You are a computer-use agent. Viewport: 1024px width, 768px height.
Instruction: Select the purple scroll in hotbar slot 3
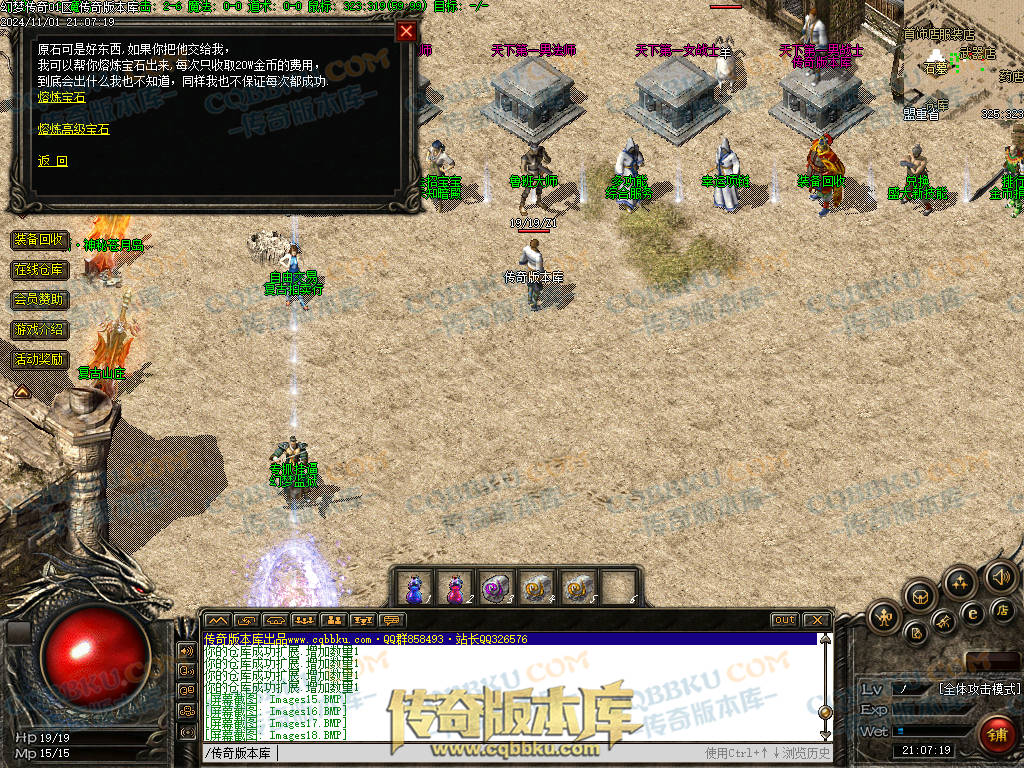(496, 588)
